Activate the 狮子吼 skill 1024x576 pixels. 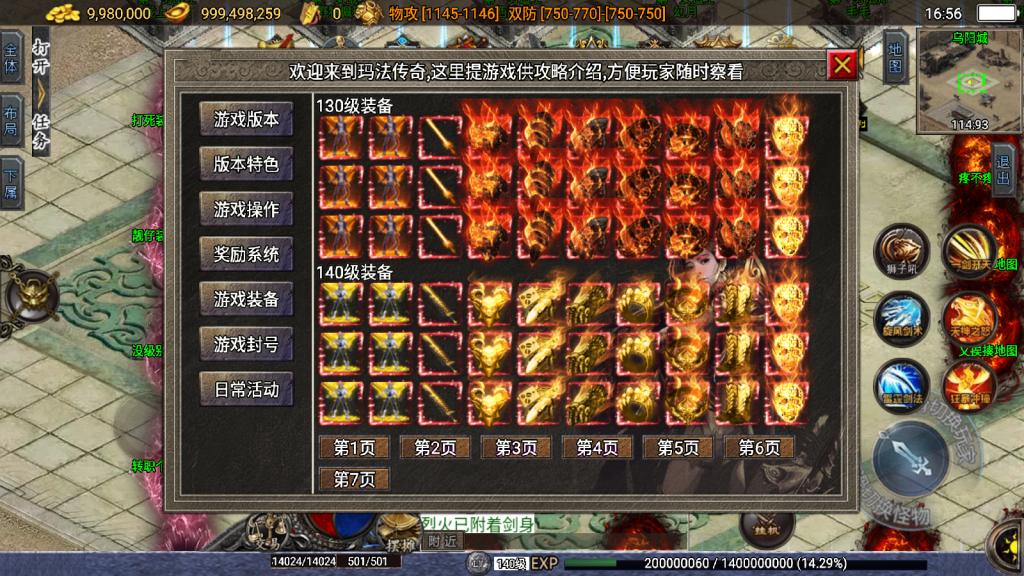[x=901, y=250]
